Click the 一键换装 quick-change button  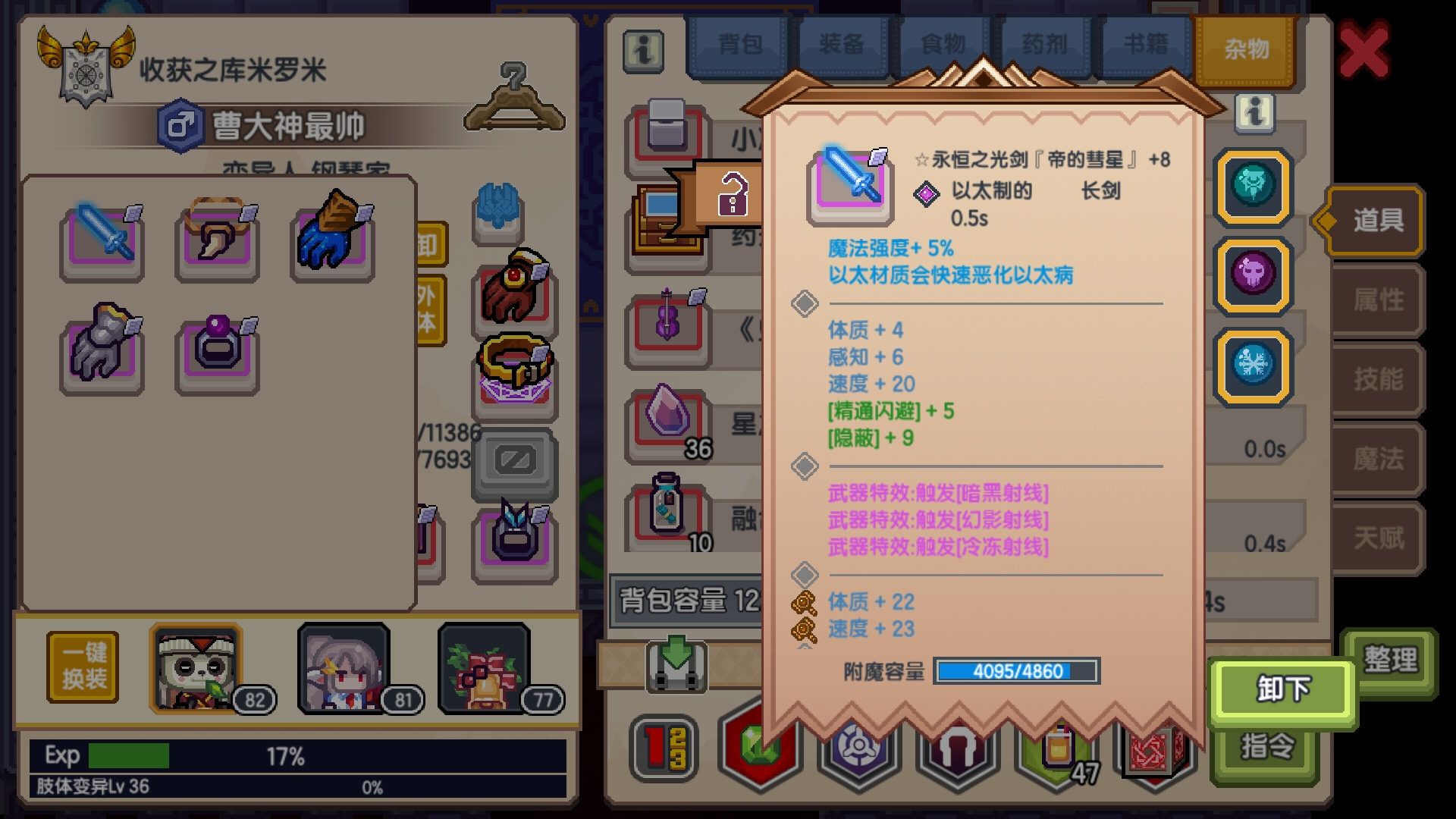[x=82, y=665]
